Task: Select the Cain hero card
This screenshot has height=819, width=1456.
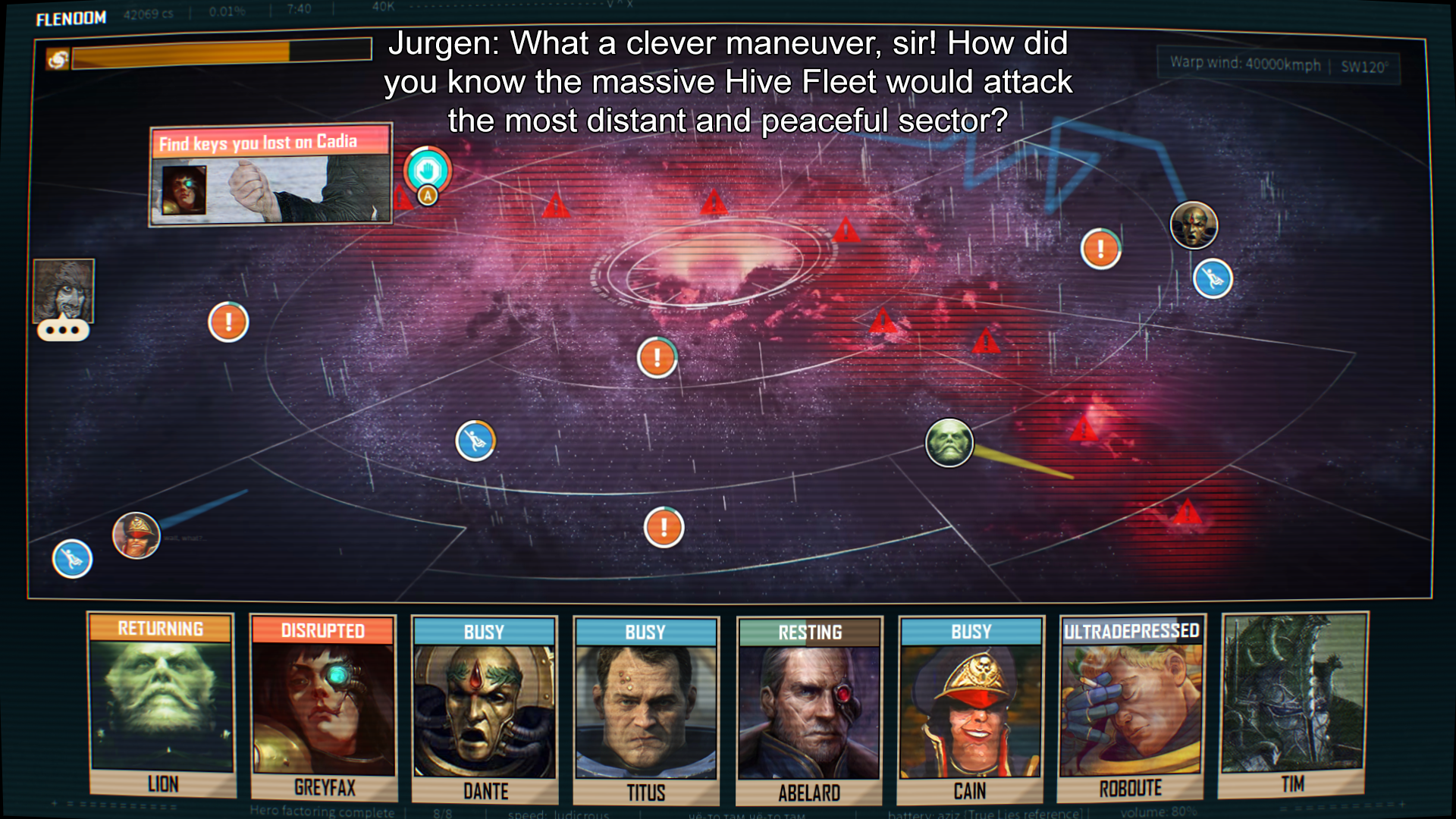Action: pyautogui.click(x=971, y=710)
